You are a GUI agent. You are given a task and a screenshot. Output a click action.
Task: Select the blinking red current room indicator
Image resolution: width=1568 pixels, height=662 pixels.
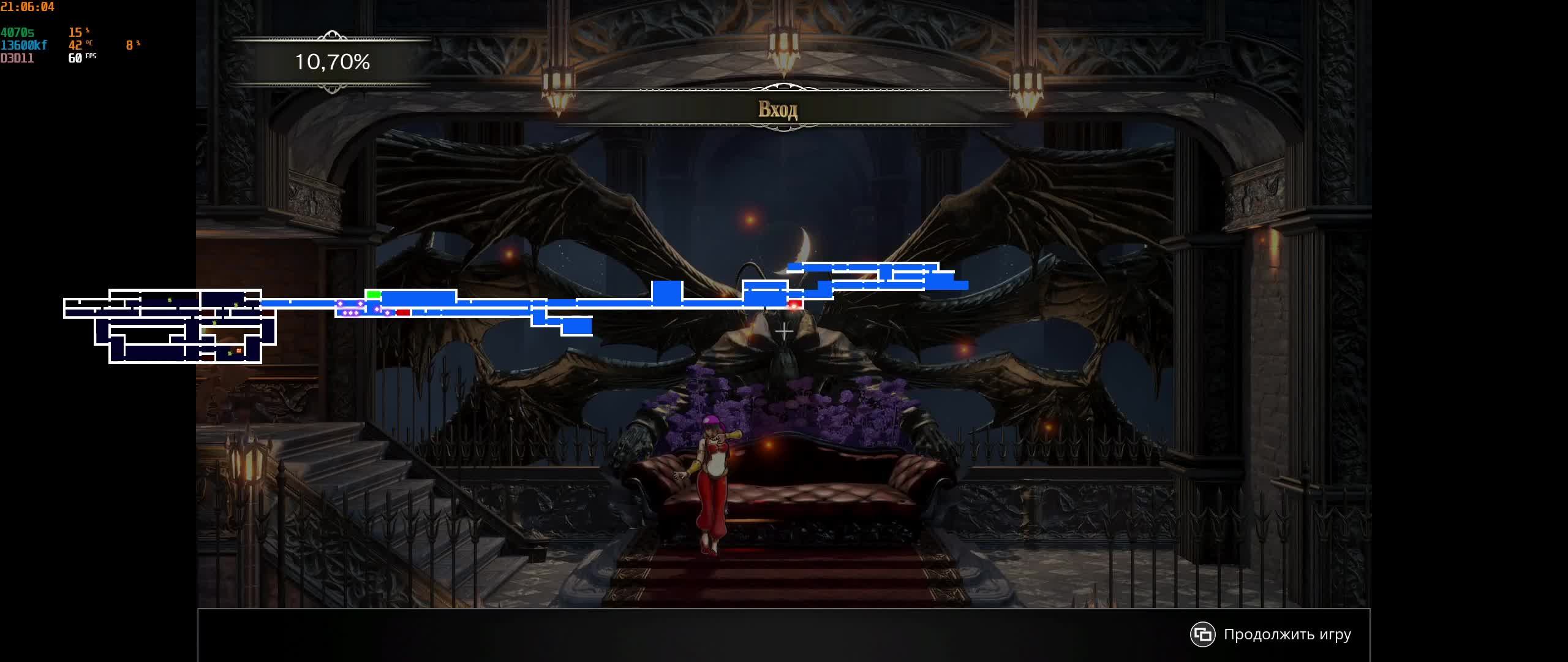click(x=795, y=305)
